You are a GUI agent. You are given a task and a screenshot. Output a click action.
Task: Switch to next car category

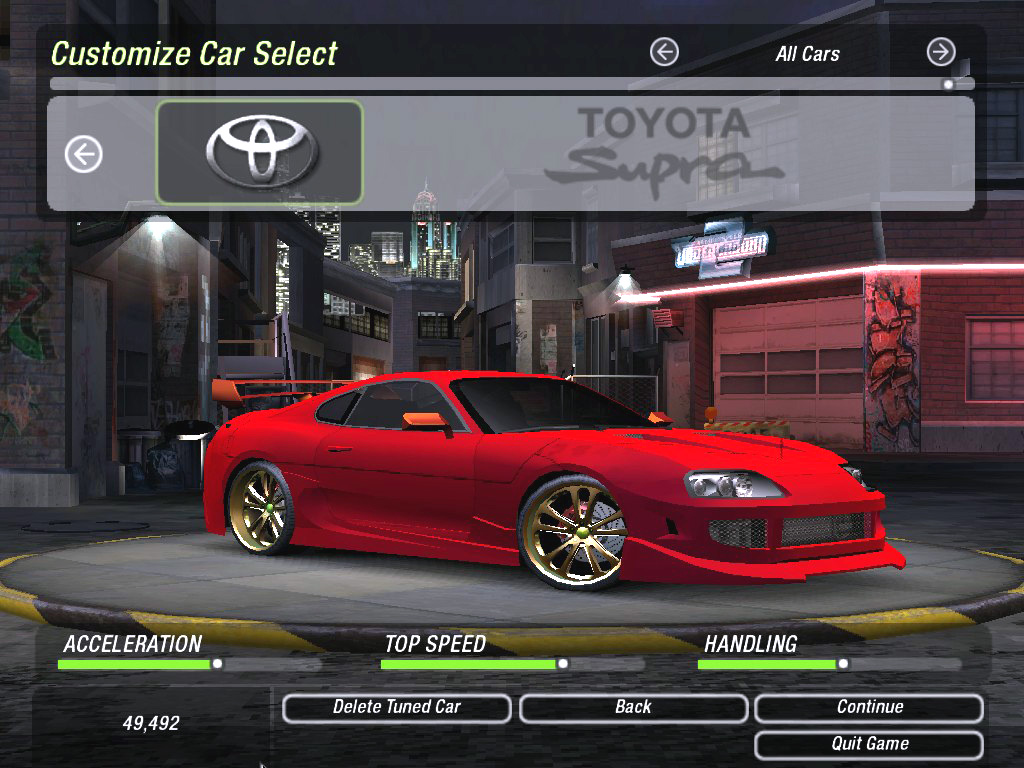tap(940, 52)
